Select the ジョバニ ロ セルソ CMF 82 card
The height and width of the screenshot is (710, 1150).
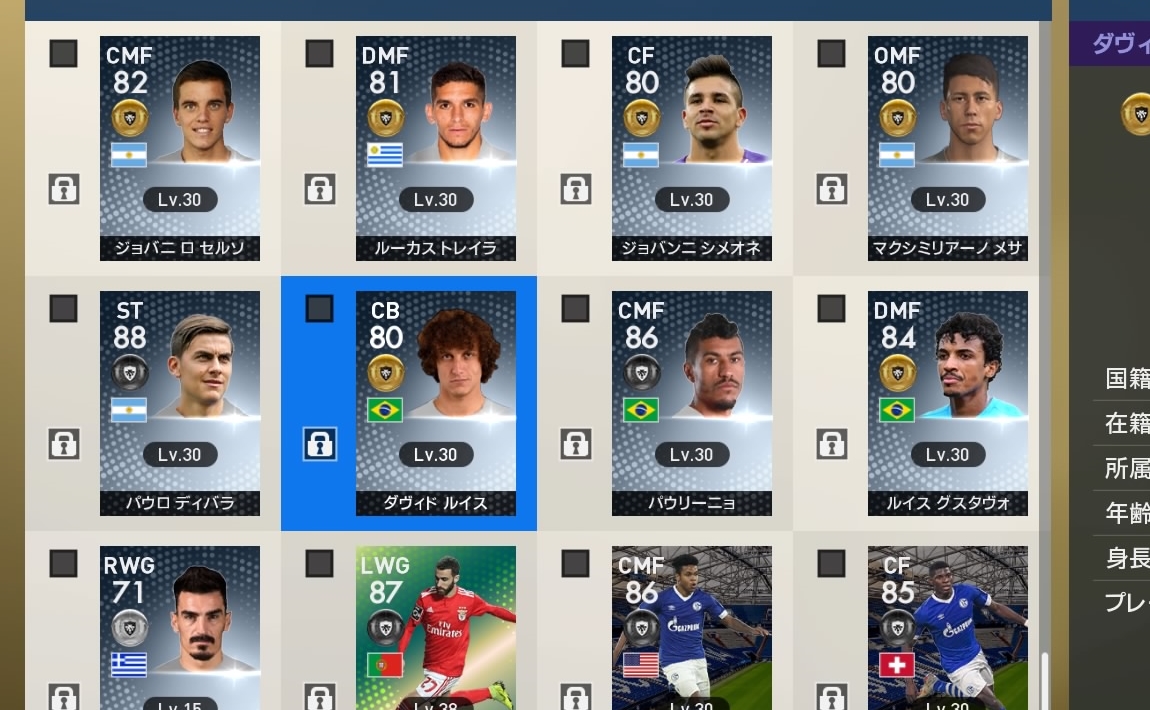pos(180,148)
